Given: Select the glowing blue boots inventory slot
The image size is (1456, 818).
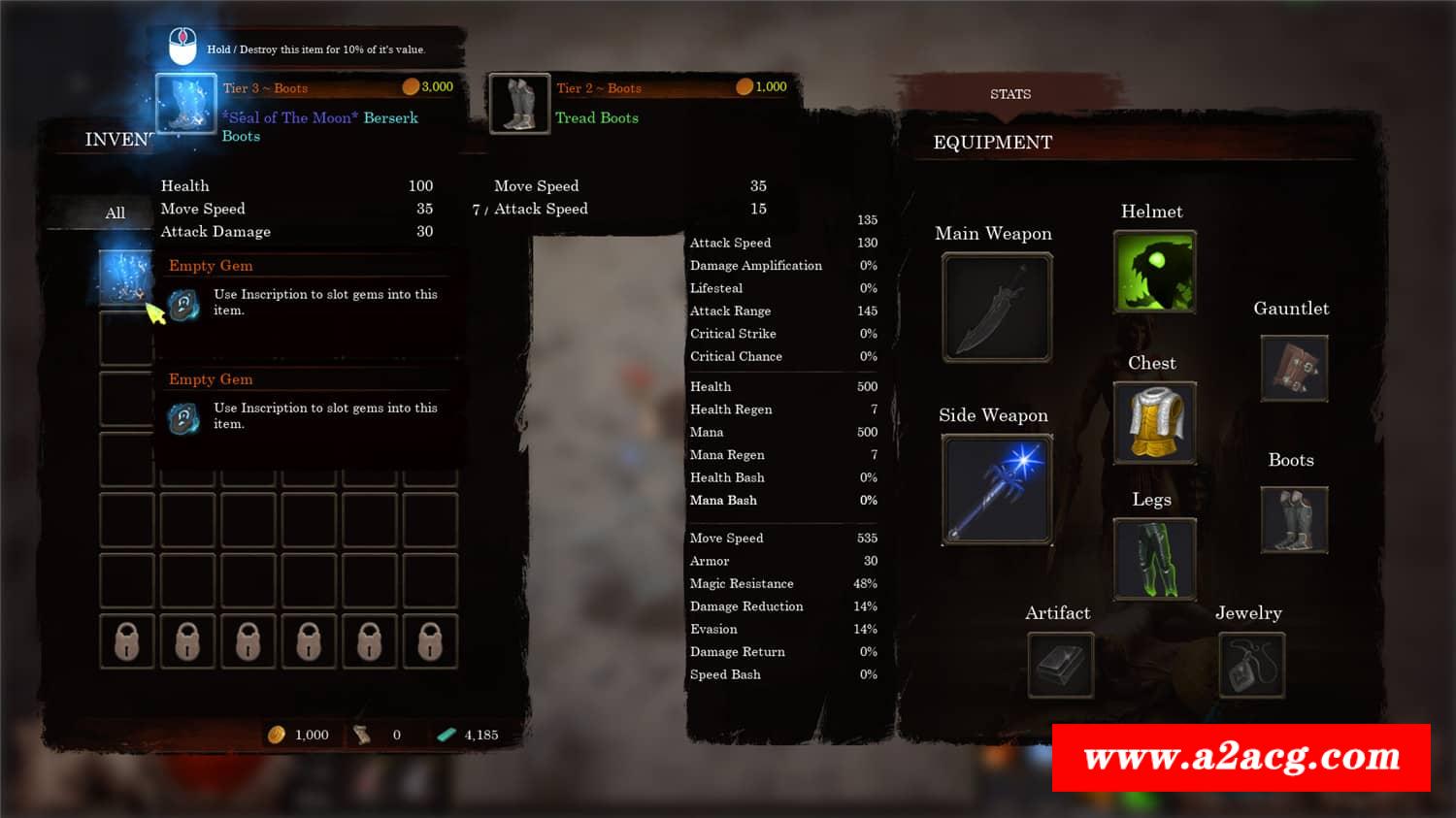Looking at the screenshot, I should (x=126, y=276).
